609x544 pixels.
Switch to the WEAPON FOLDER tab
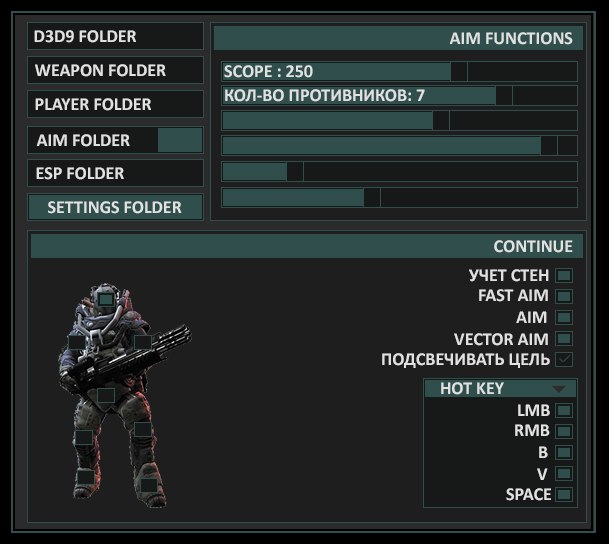click(x=115, y=71)
